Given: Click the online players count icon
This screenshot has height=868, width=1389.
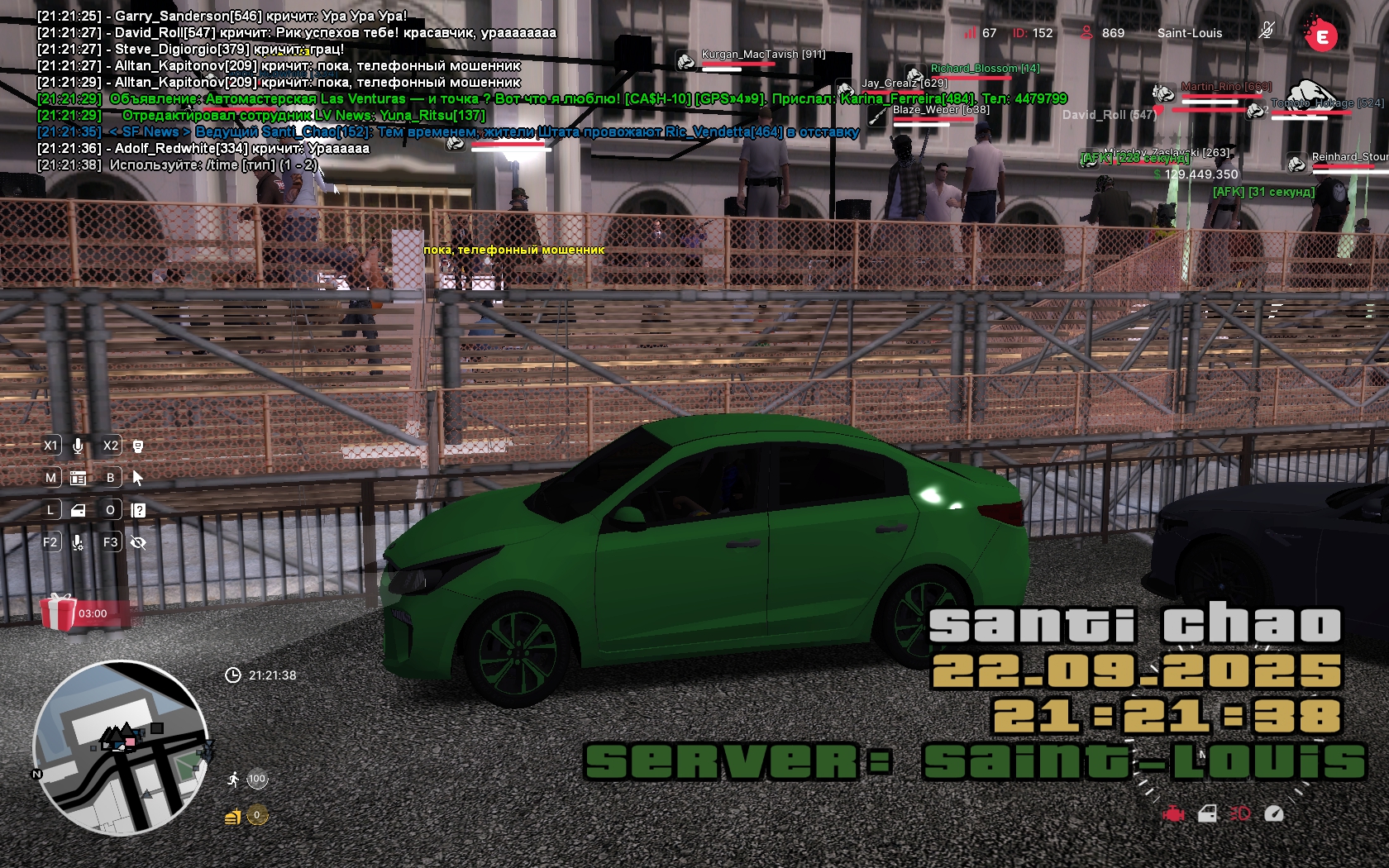Looking at the screenshot, I should click(x=1086, y=33).
